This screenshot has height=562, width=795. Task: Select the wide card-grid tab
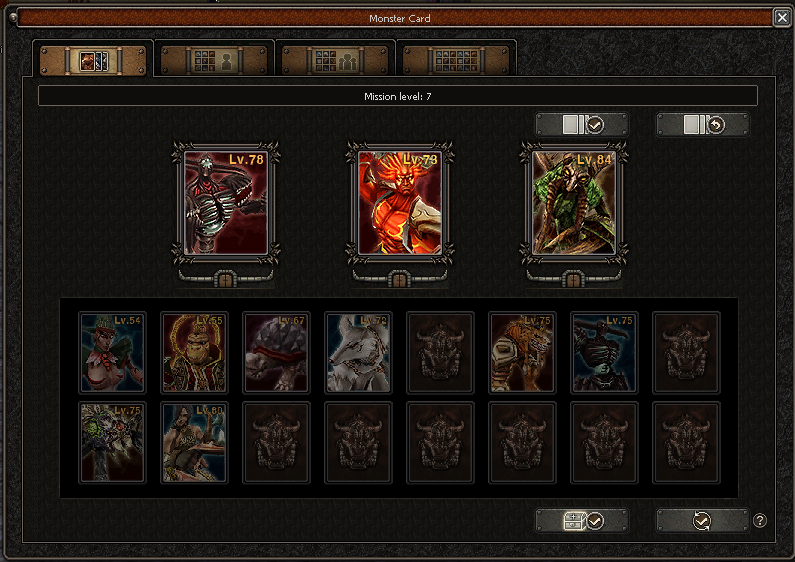[456, 60]
